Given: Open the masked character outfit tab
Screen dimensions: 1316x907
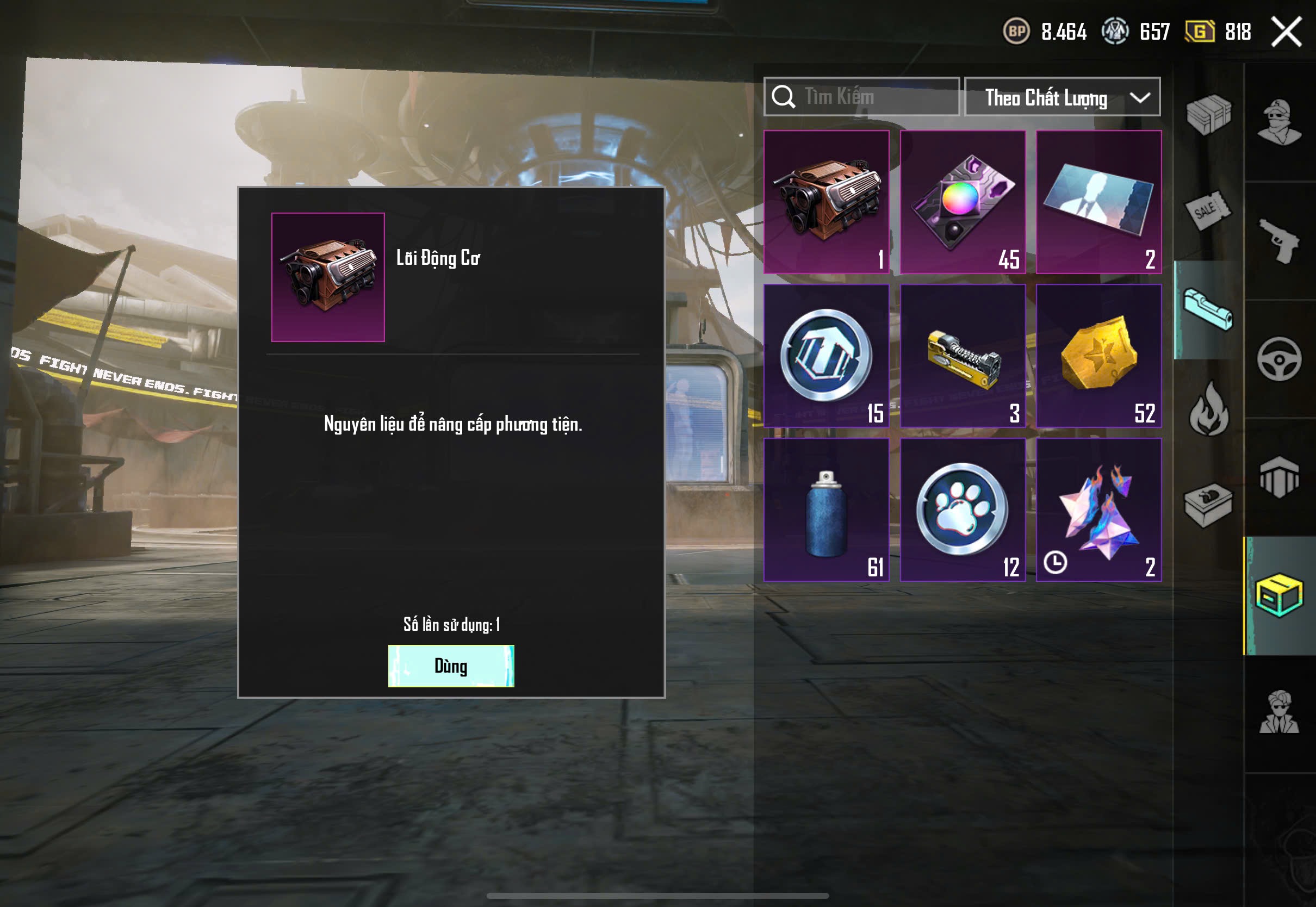Looking at the screenshot, I should [x=1279, y=122].
